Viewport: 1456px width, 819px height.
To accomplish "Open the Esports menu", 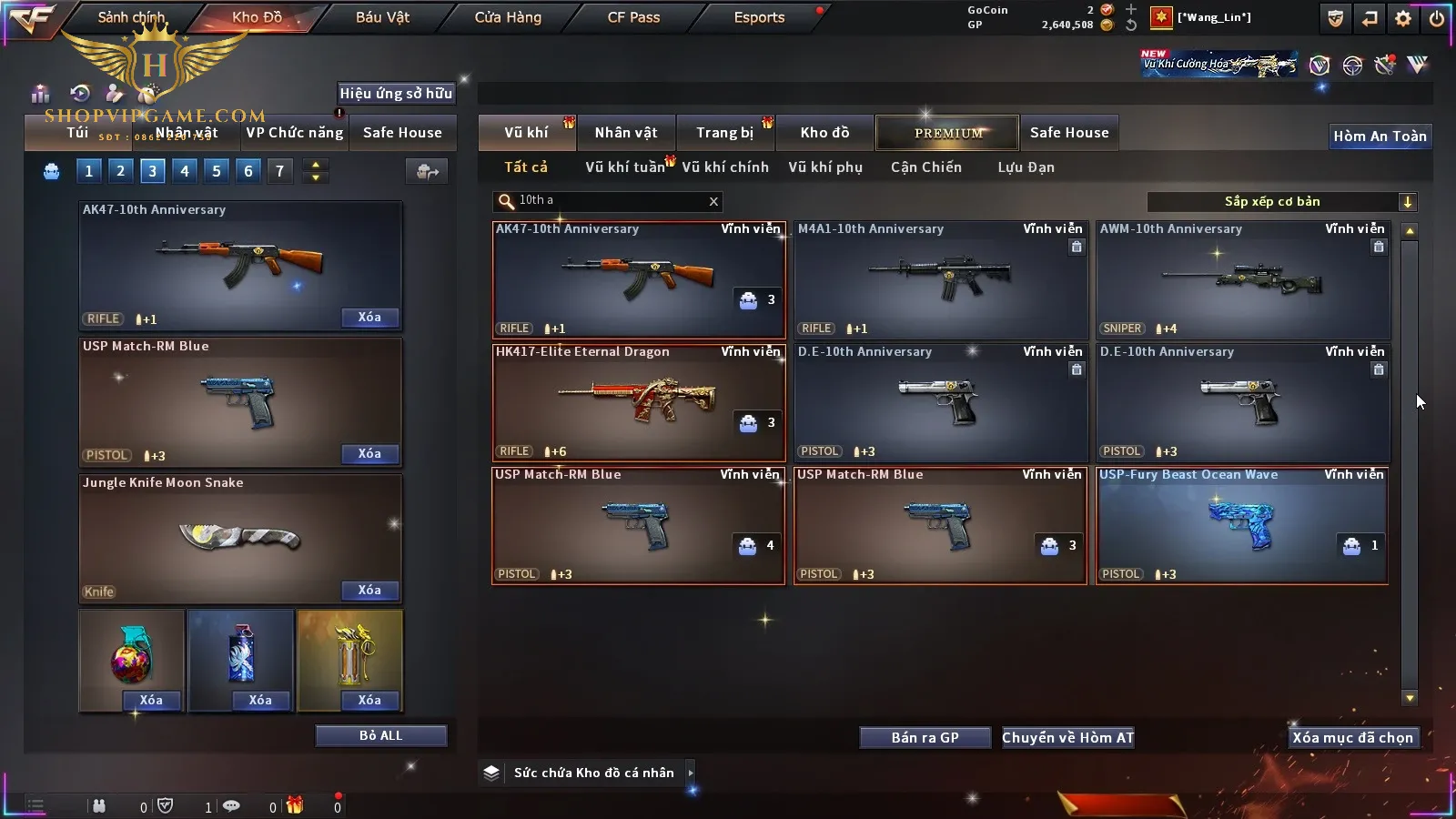I will tap(759, 17).
